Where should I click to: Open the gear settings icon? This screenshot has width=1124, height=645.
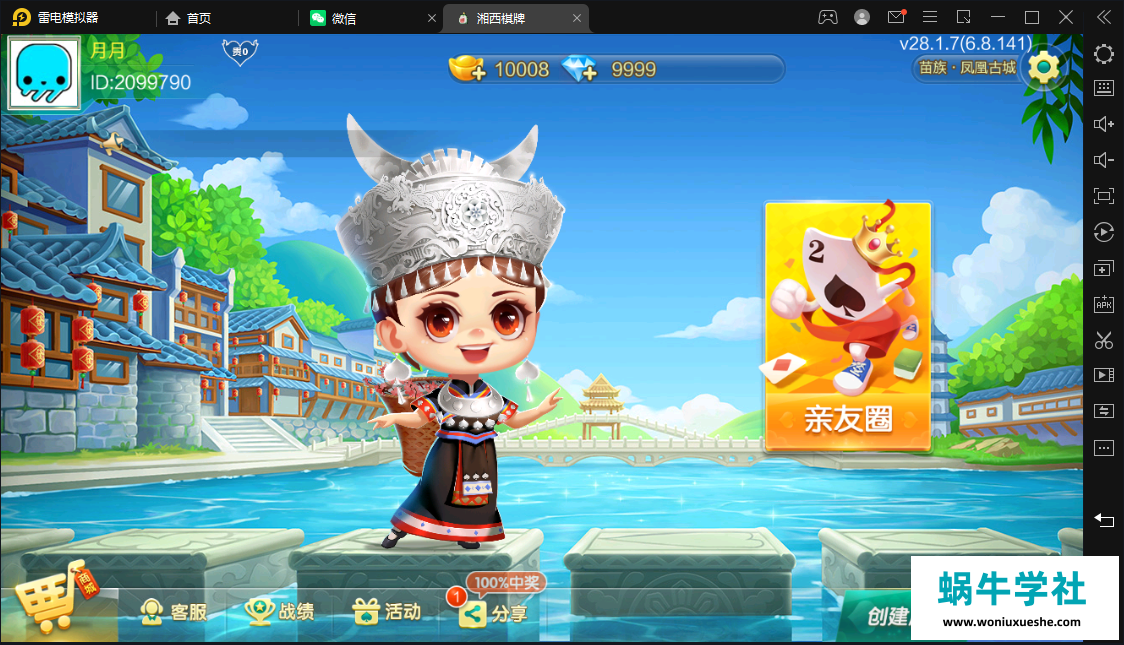pyautogui.click(x=1043, y=67)
